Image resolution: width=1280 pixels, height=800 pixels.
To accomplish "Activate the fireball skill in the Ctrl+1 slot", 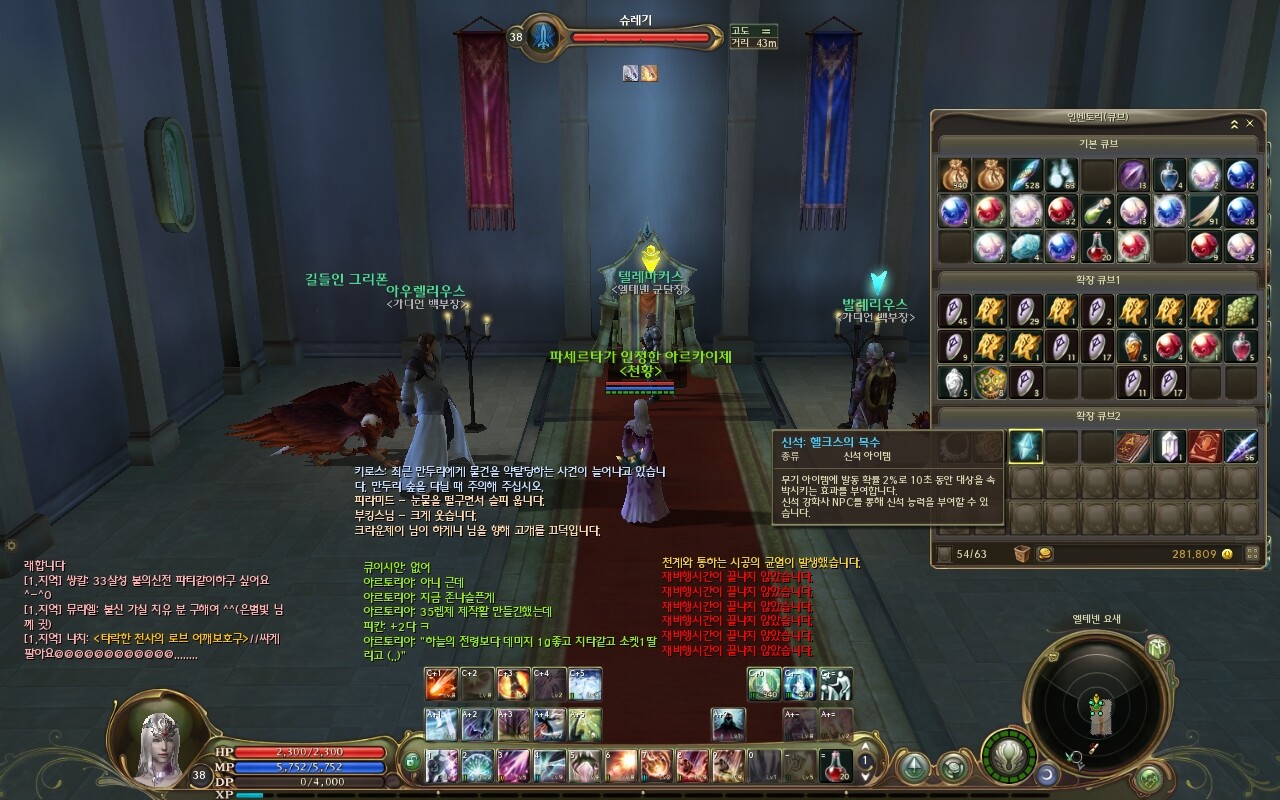I will (x=441, y=685).
